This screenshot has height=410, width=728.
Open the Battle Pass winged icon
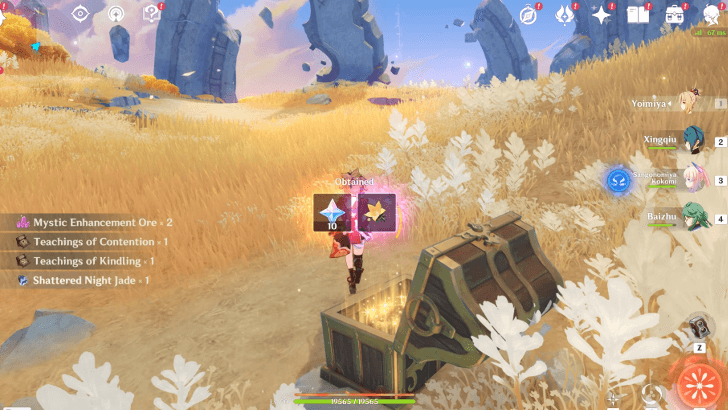point(565,14)
